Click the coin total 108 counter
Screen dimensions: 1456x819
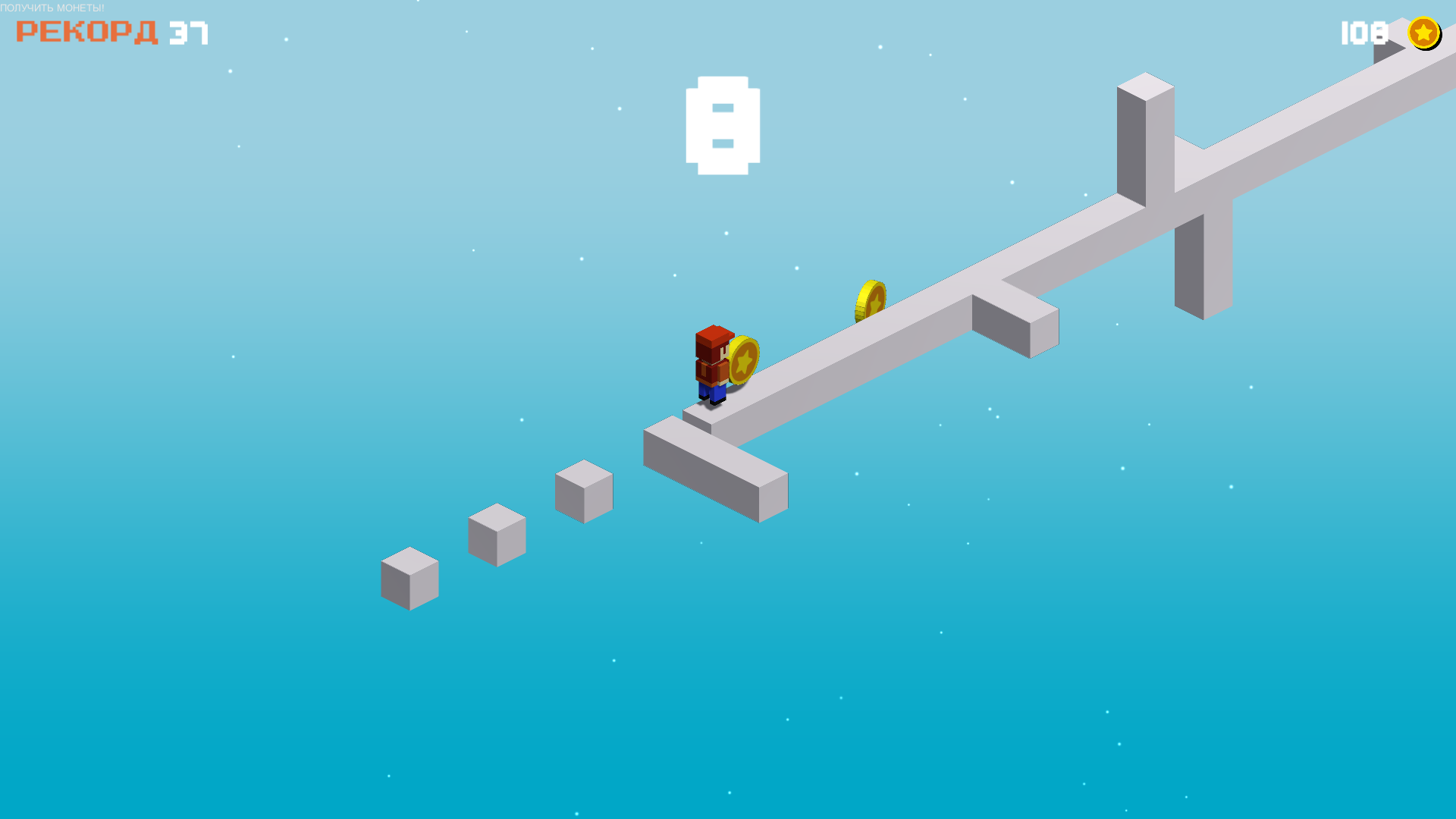click(1363, 33)
